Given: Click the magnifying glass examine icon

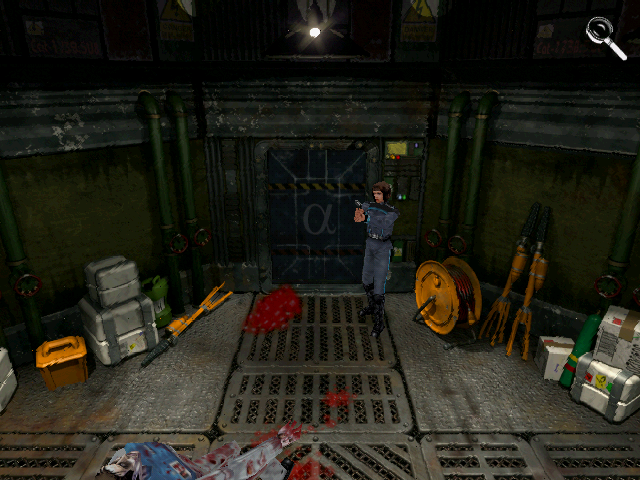Looking at the screenshot, I should click(x=604, y=35).
